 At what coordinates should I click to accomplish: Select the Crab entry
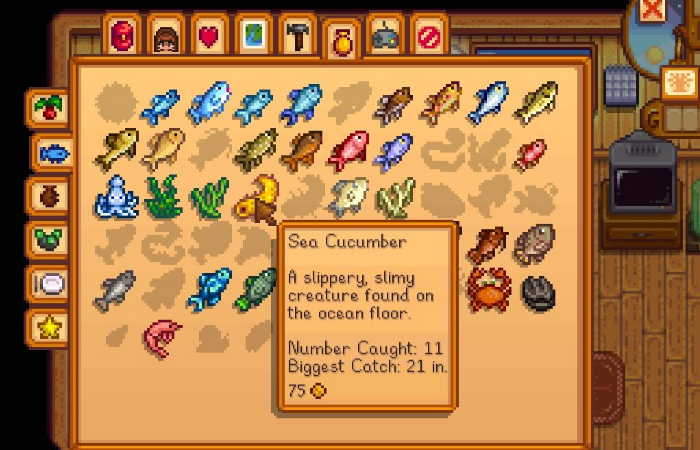[489, 289]
